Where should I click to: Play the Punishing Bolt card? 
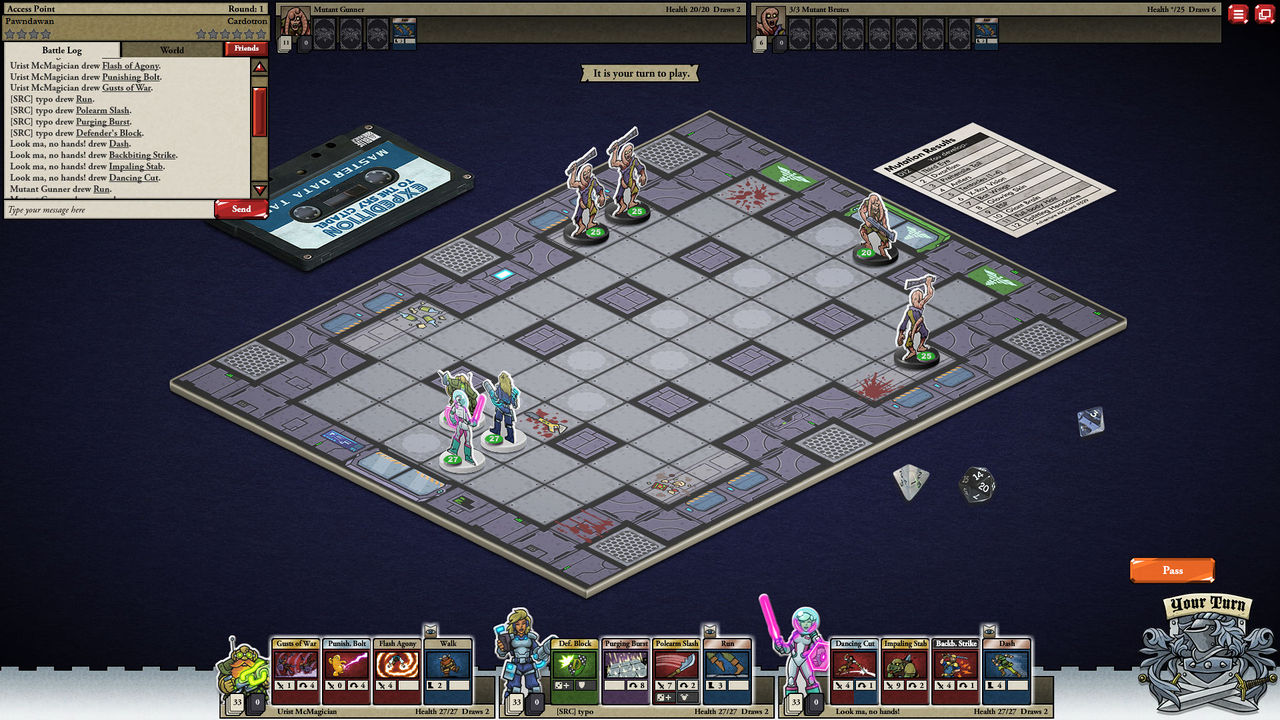[x=347, y=671]
